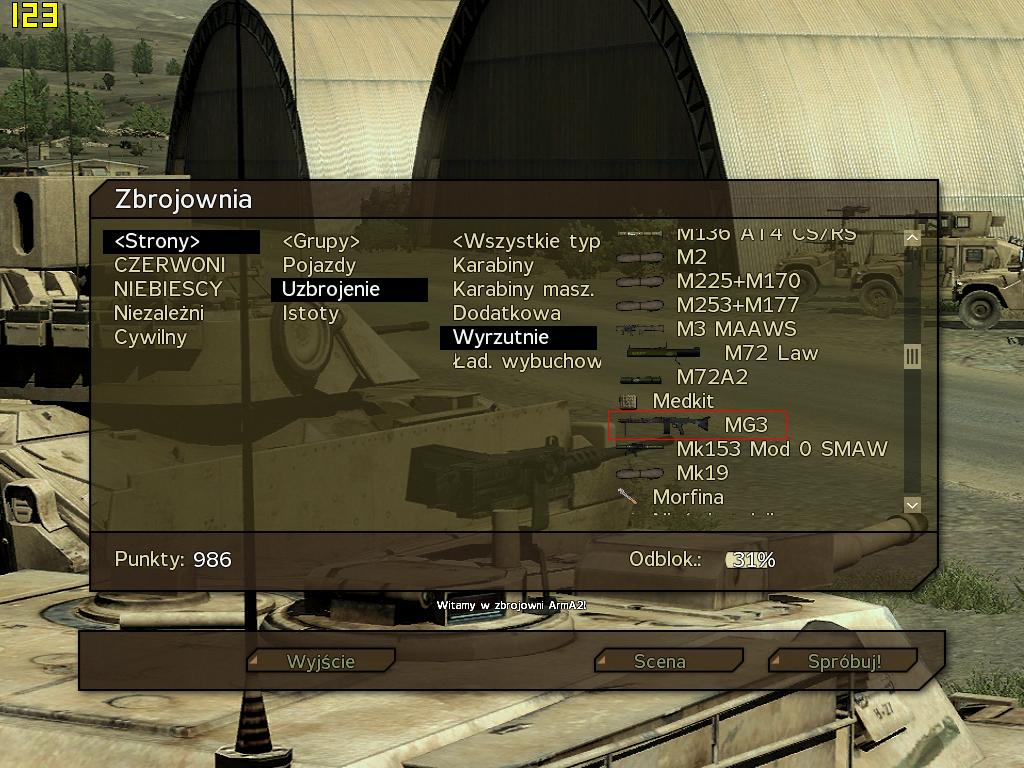
Task: Choose the M72 Law entry
Action: pos(770,353)
